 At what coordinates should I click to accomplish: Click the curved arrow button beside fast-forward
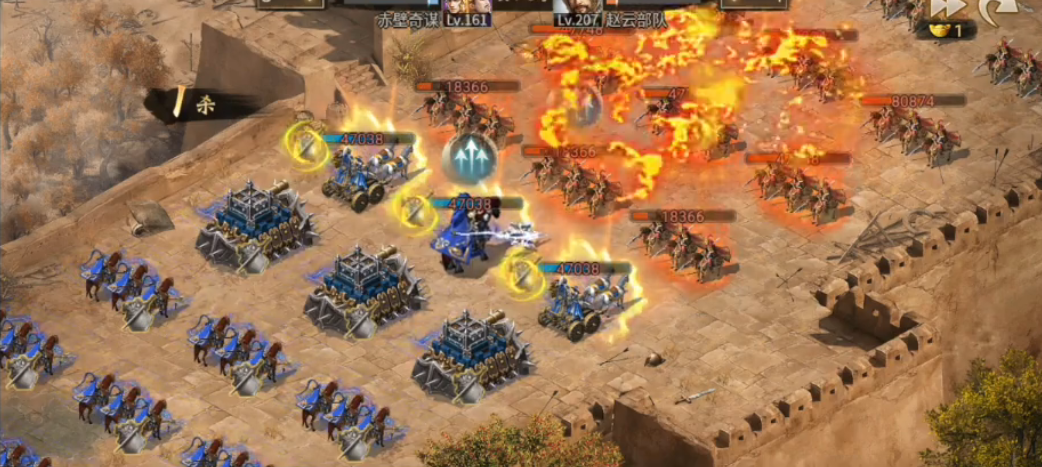pos(996,9)
